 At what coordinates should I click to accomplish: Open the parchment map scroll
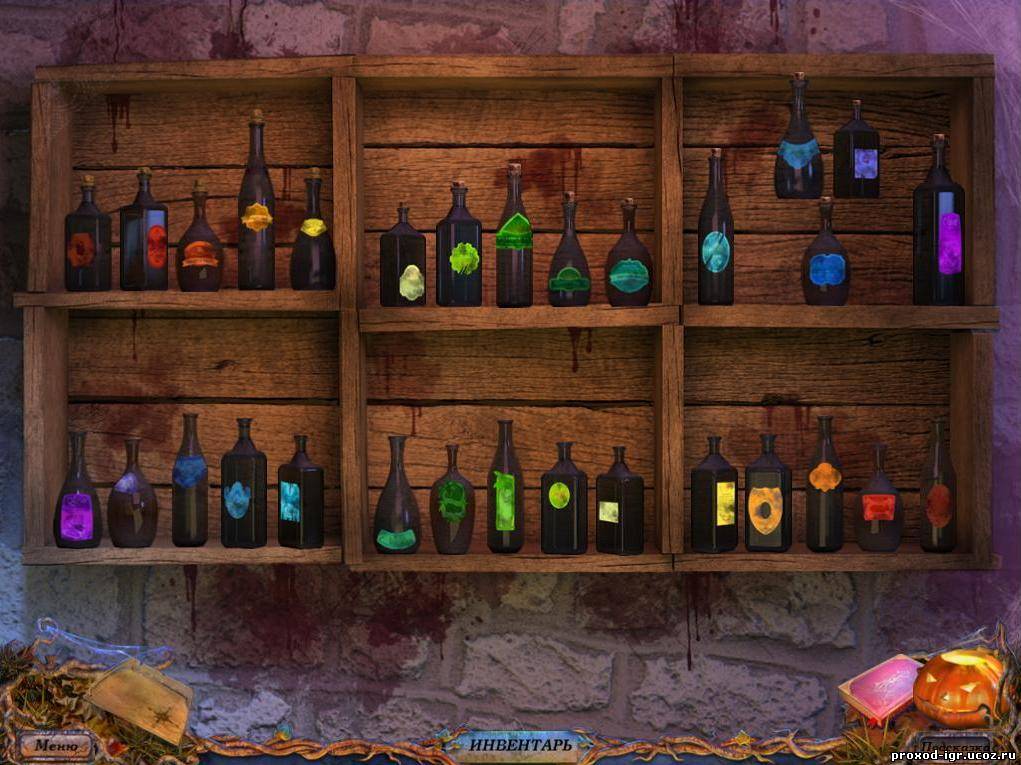pos(140,696)
